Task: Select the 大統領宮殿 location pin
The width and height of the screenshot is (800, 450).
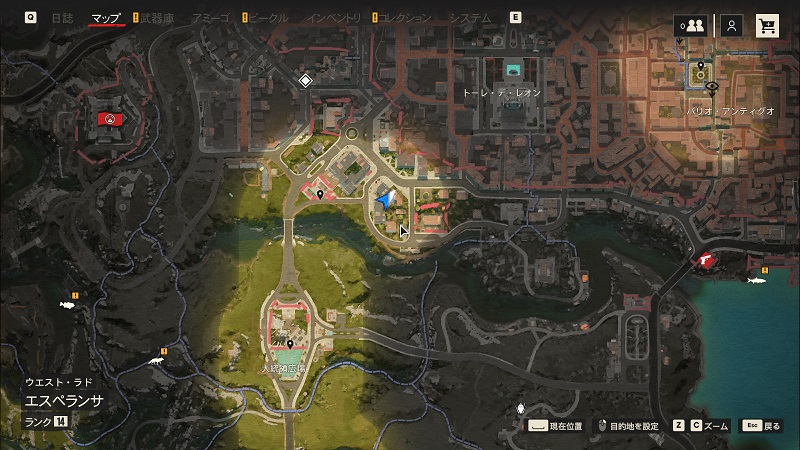Action: tap(290, 344)
